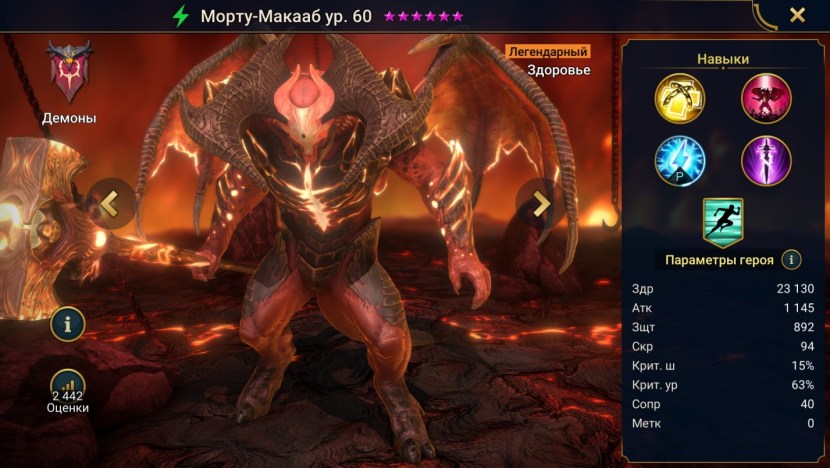View the blue lightning passive skill
830x468 pixels.
680,160
